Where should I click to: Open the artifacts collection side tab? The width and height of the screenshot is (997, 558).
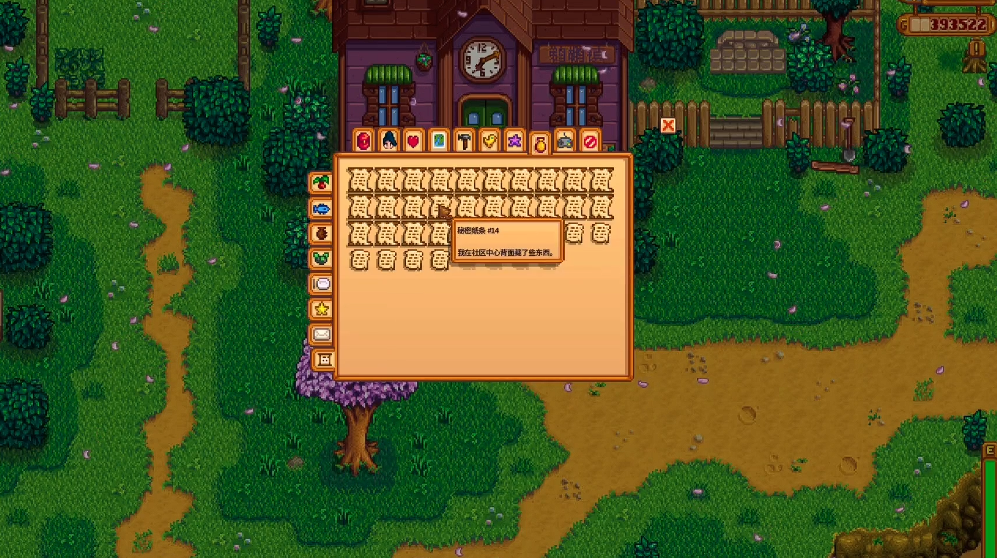click(321, 233)
